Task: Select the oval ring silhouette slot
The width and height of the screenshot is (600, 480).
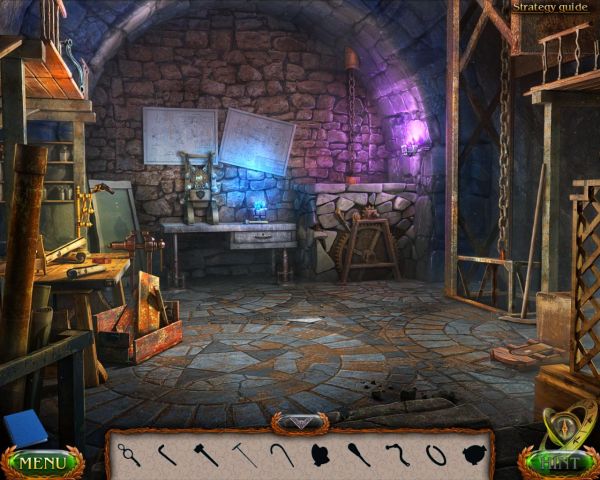Action: (435, 455)
